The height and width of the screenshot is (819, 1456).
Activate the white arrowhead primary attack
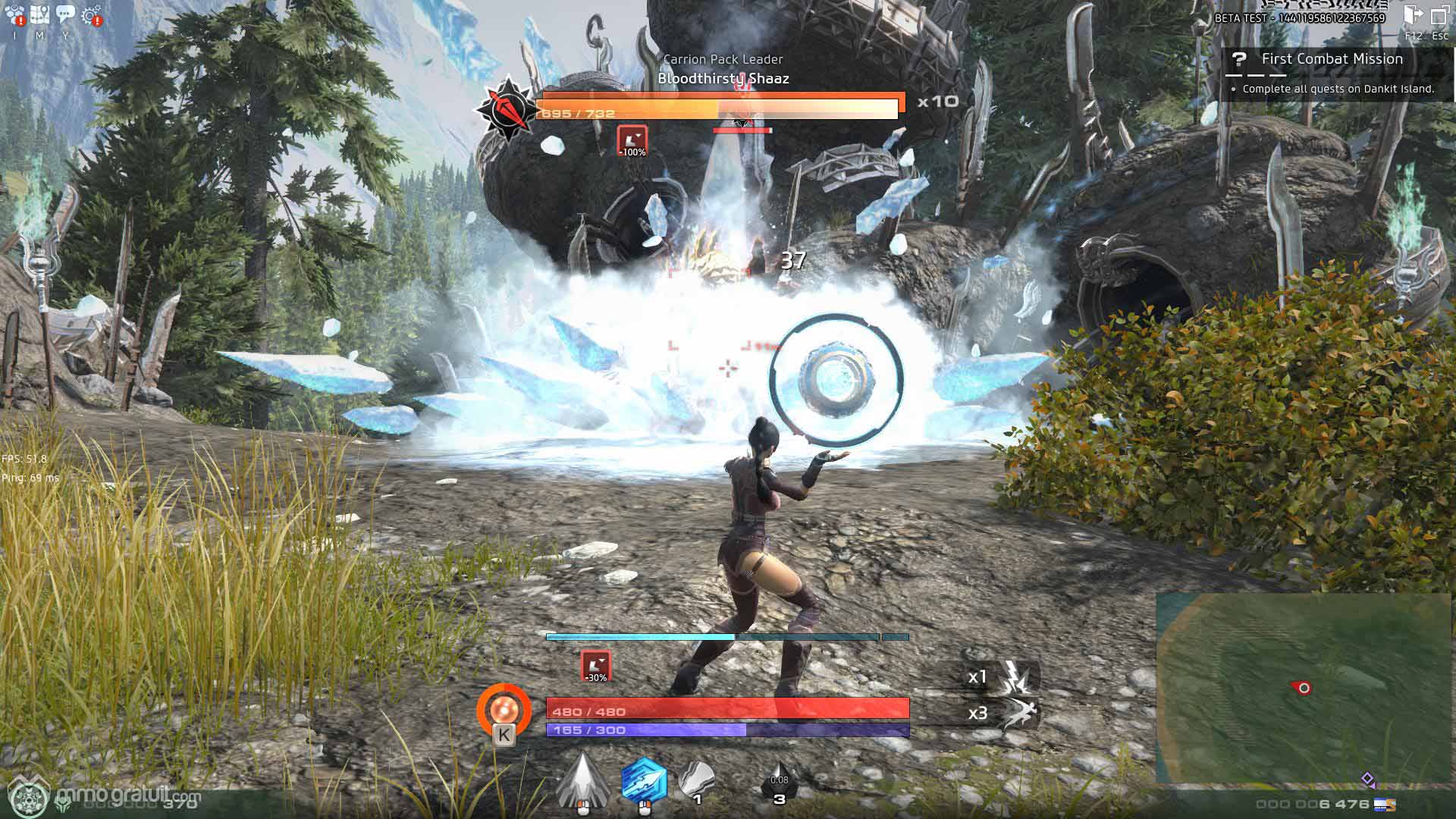pos(582,781)
